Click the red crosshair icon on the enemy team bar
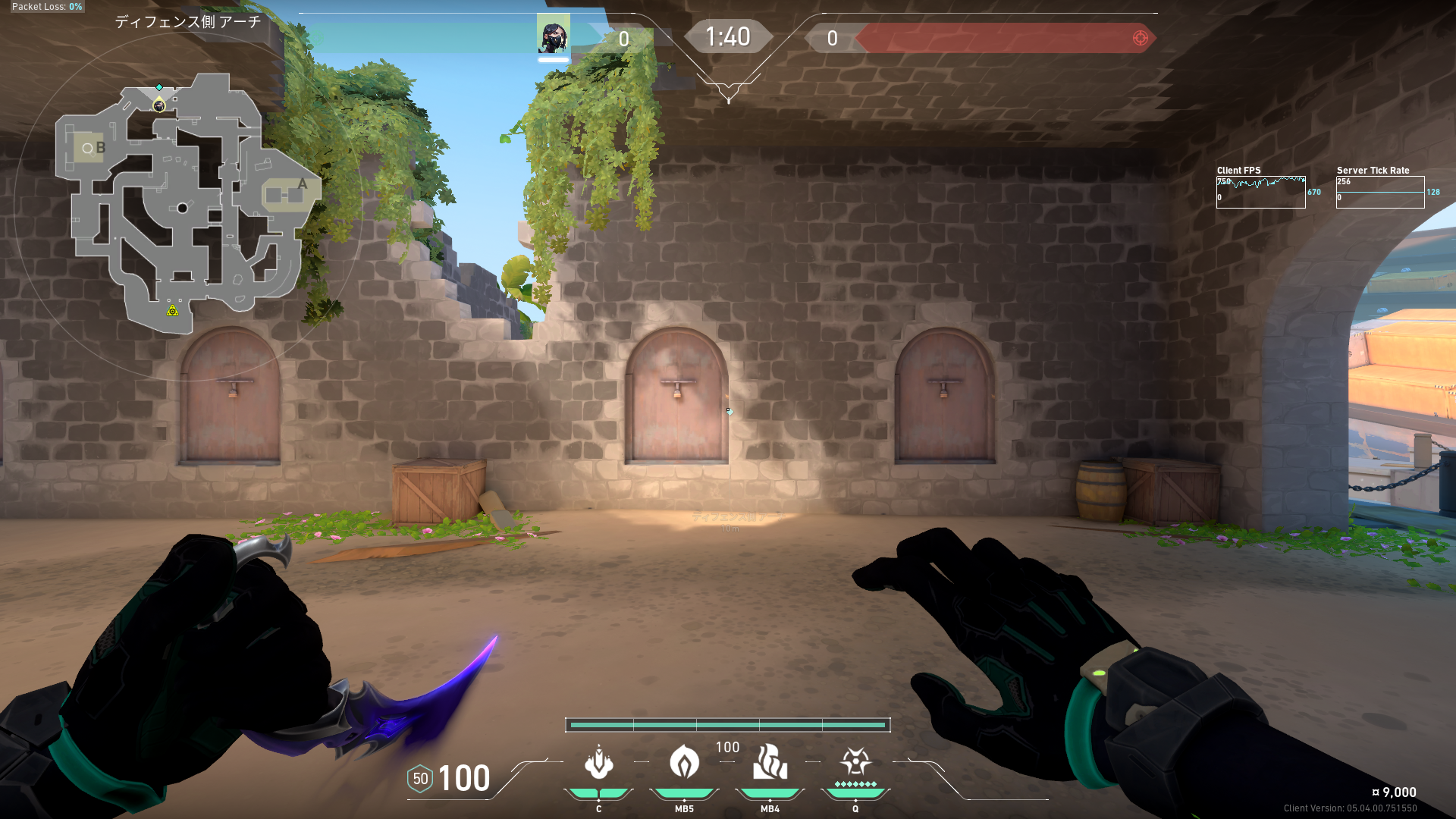1456x819 pixels. point(1140,38)
